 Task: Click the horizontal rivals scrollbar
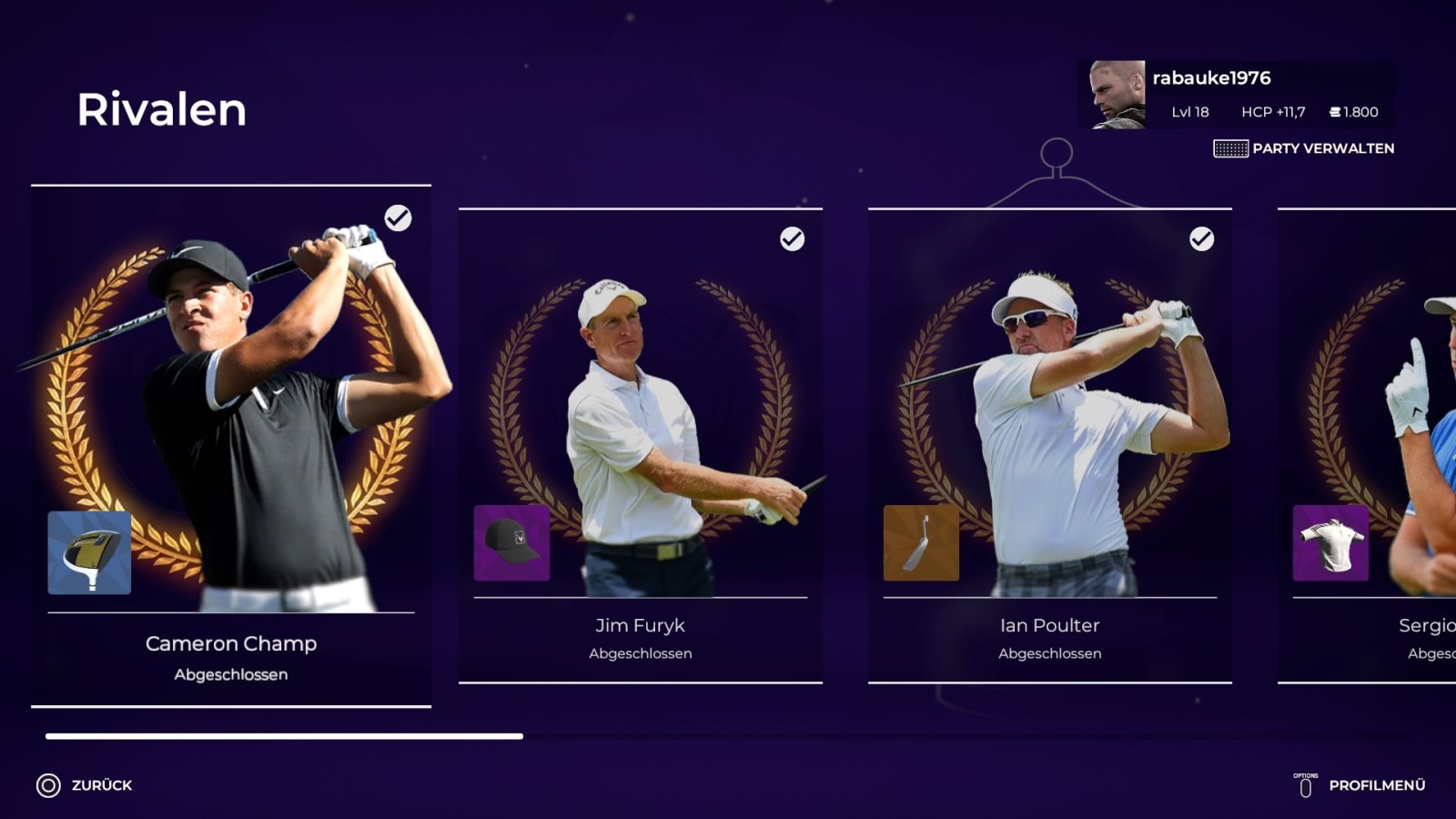(x=284, y=736)
